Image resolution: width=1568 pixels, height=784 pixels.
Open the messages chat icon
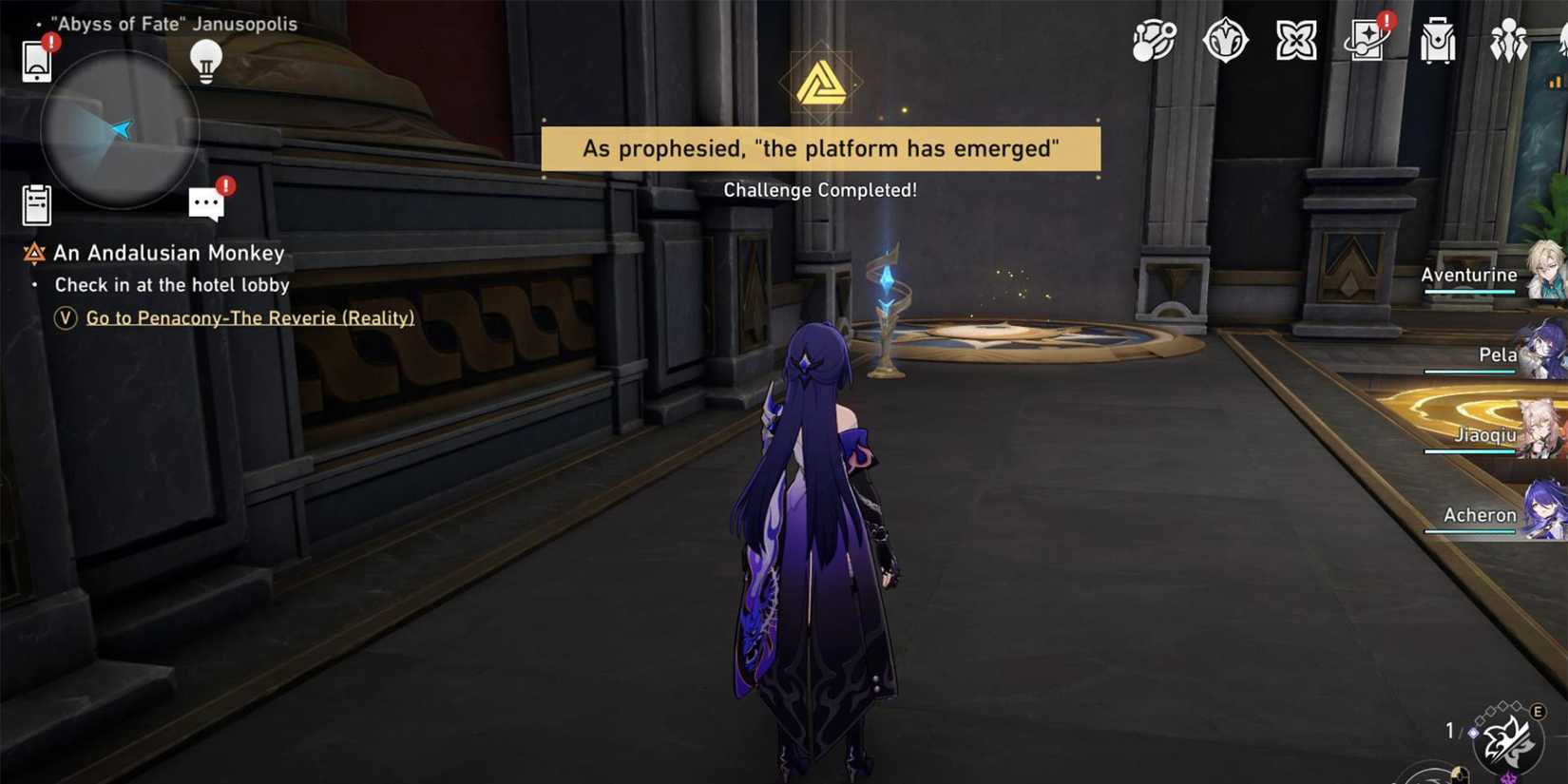point(207,201)
